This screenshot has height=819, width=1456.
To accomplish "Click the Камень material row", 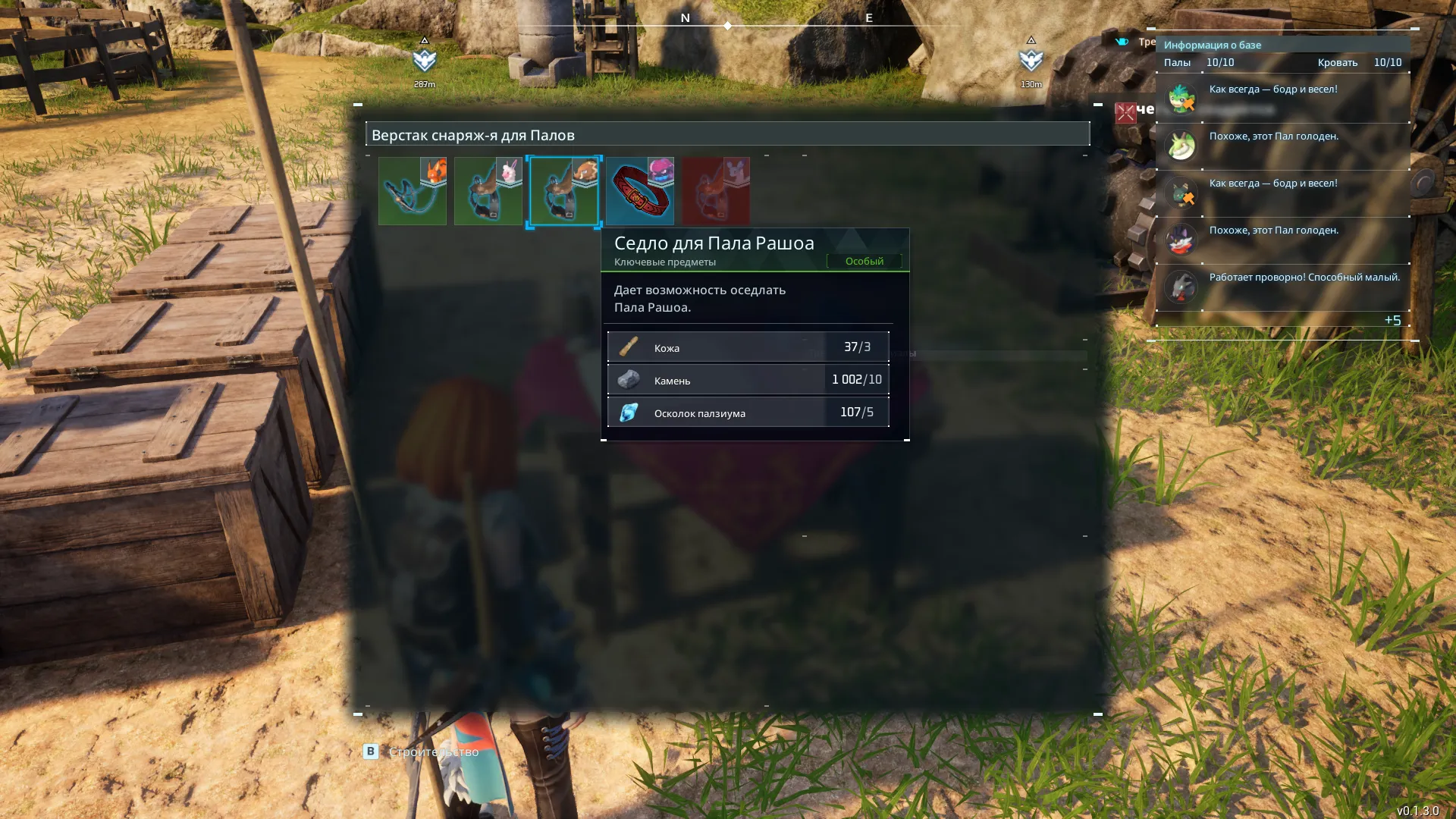I will coord(748,380).
